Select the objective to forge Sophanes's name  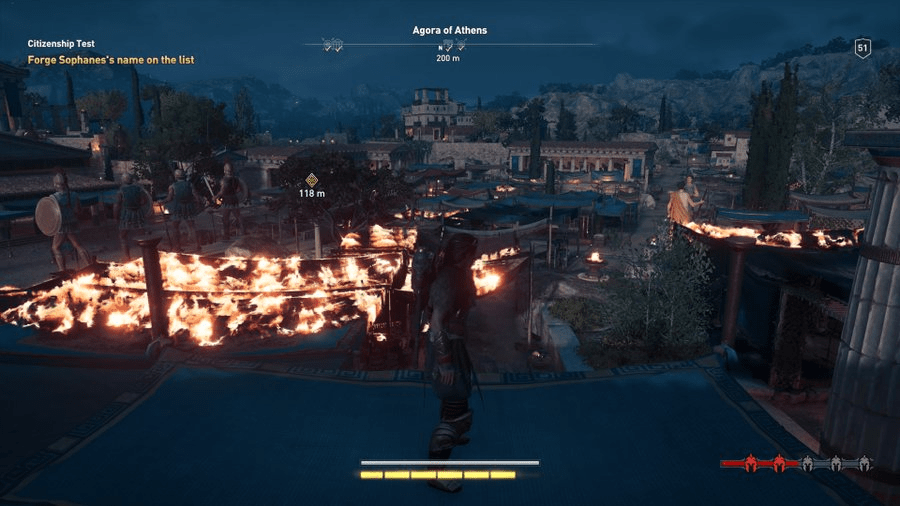pos(111,60)
